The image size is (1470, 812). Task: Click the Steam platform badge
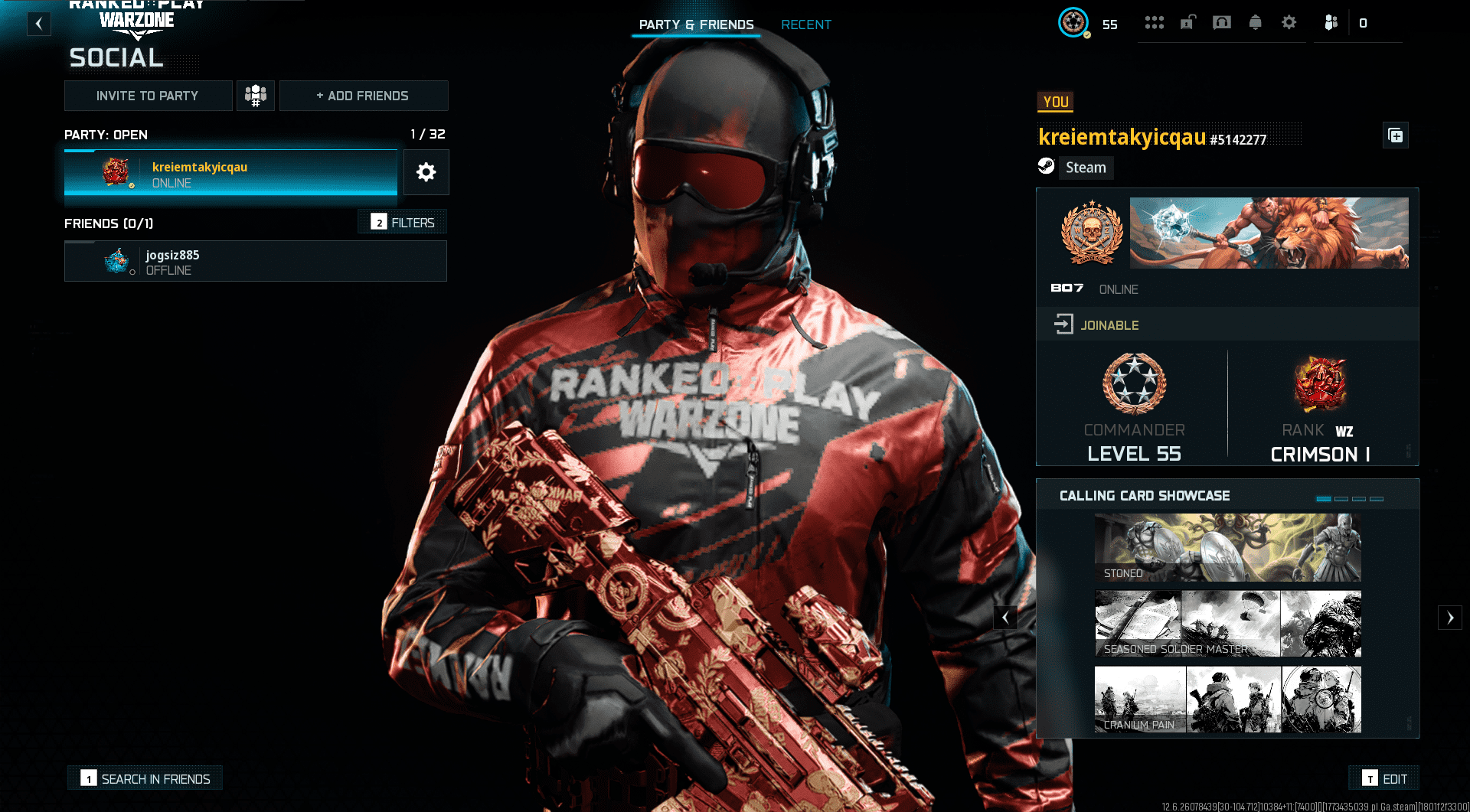click(x=1075, y=167)
